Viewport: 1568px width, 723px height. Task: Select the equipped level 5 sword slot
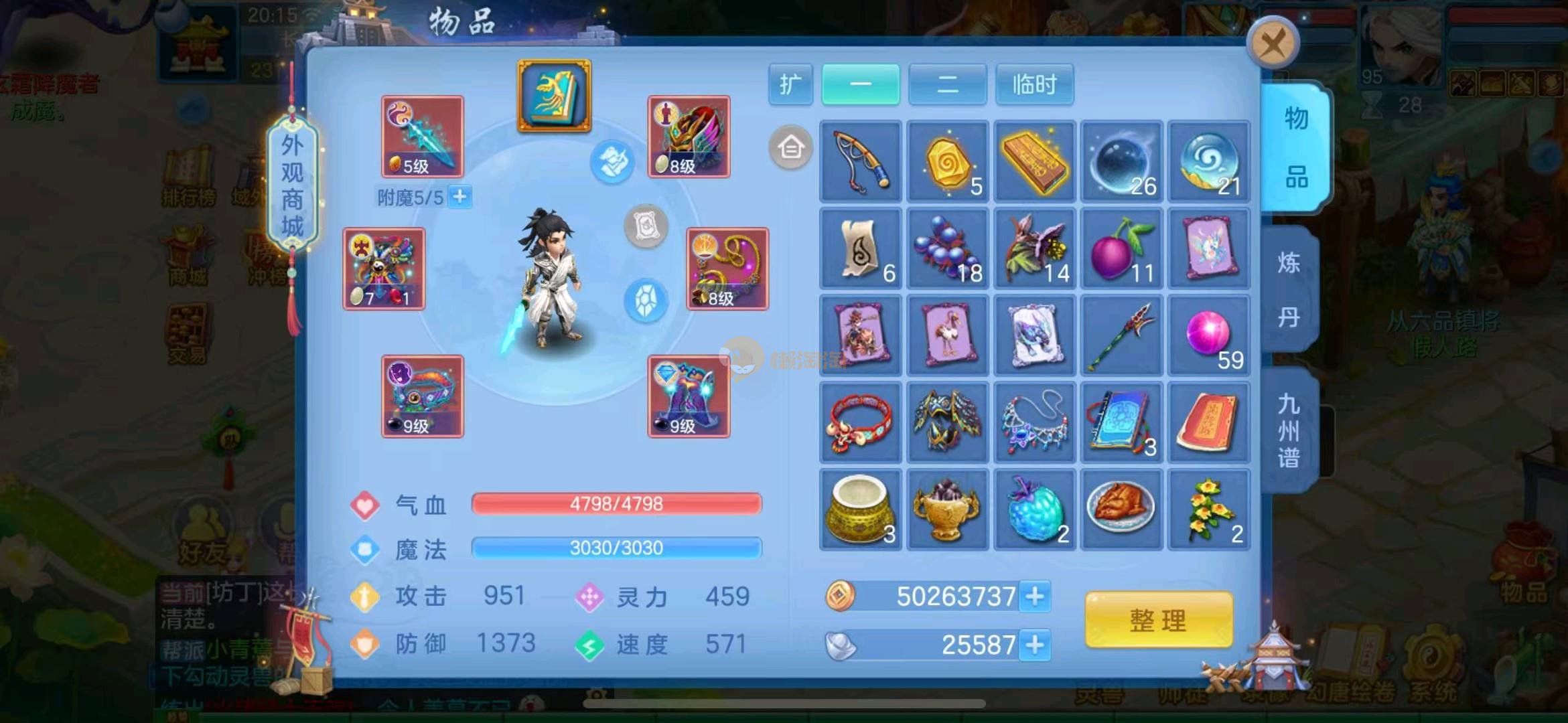[x=422, y=137]
